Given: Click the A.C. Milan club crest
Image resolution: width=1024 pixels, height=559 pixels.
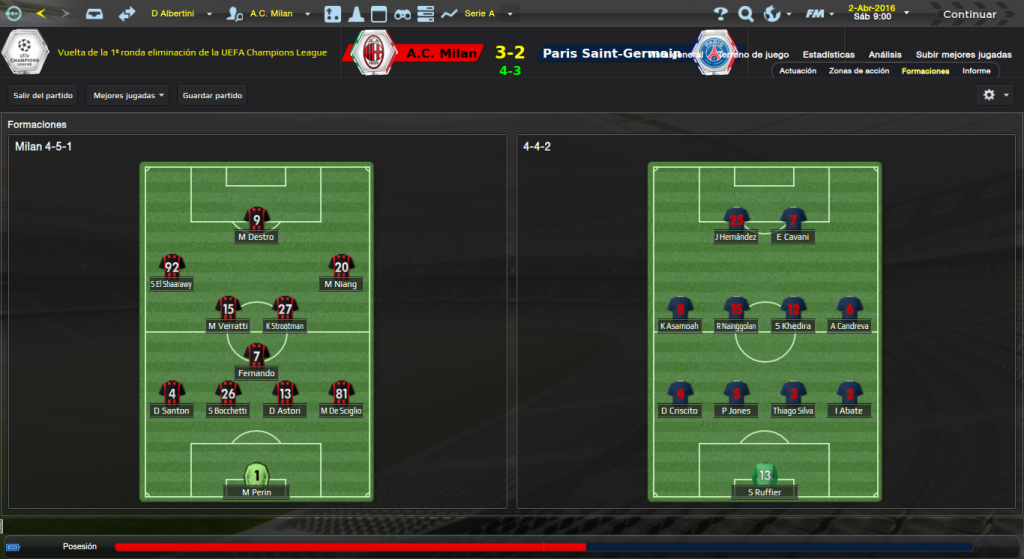Looking at the screenshot, I should click(x=376, y=52).
